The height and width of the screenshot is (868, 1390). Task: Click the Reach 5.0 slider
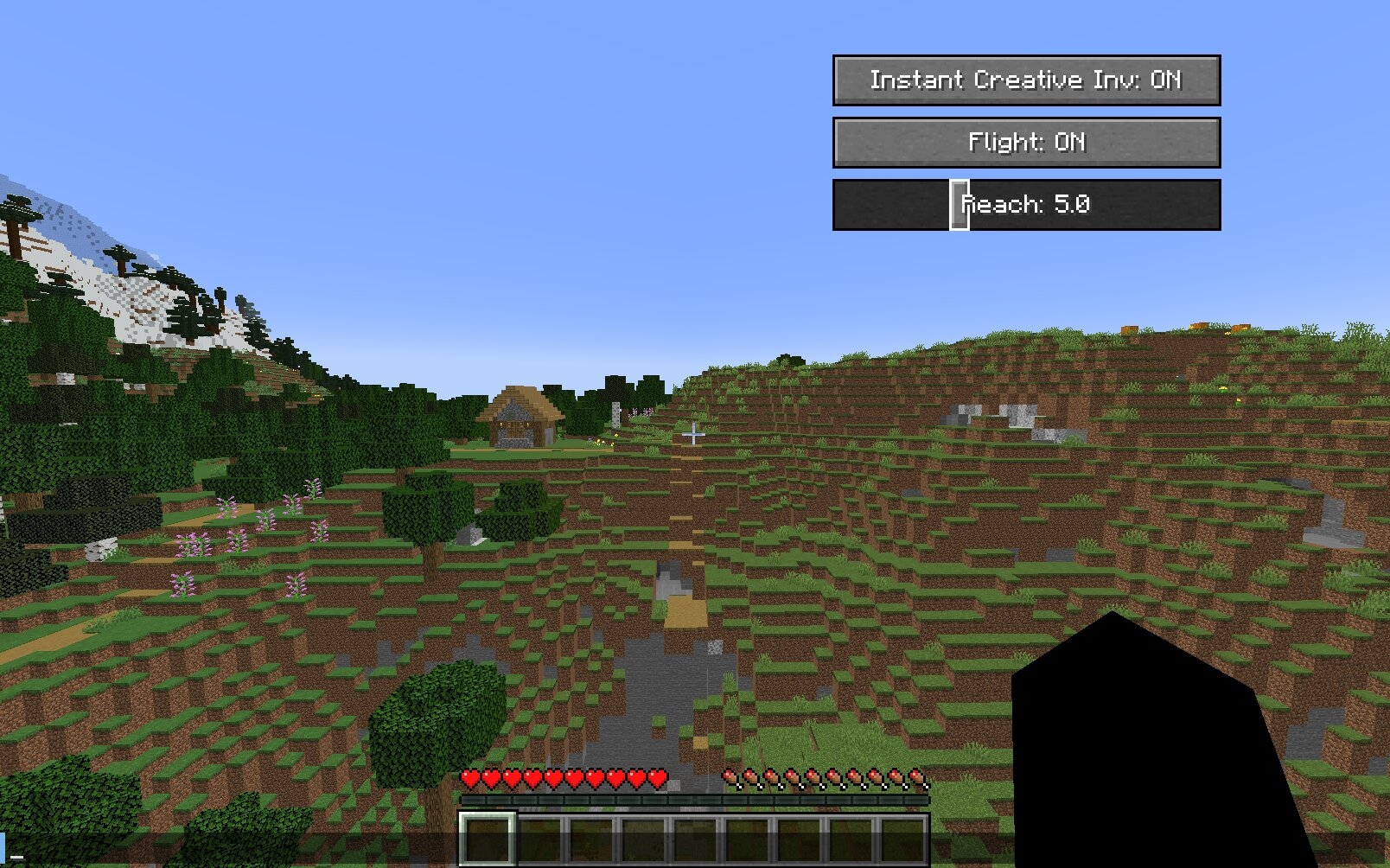click(1026, 205)
